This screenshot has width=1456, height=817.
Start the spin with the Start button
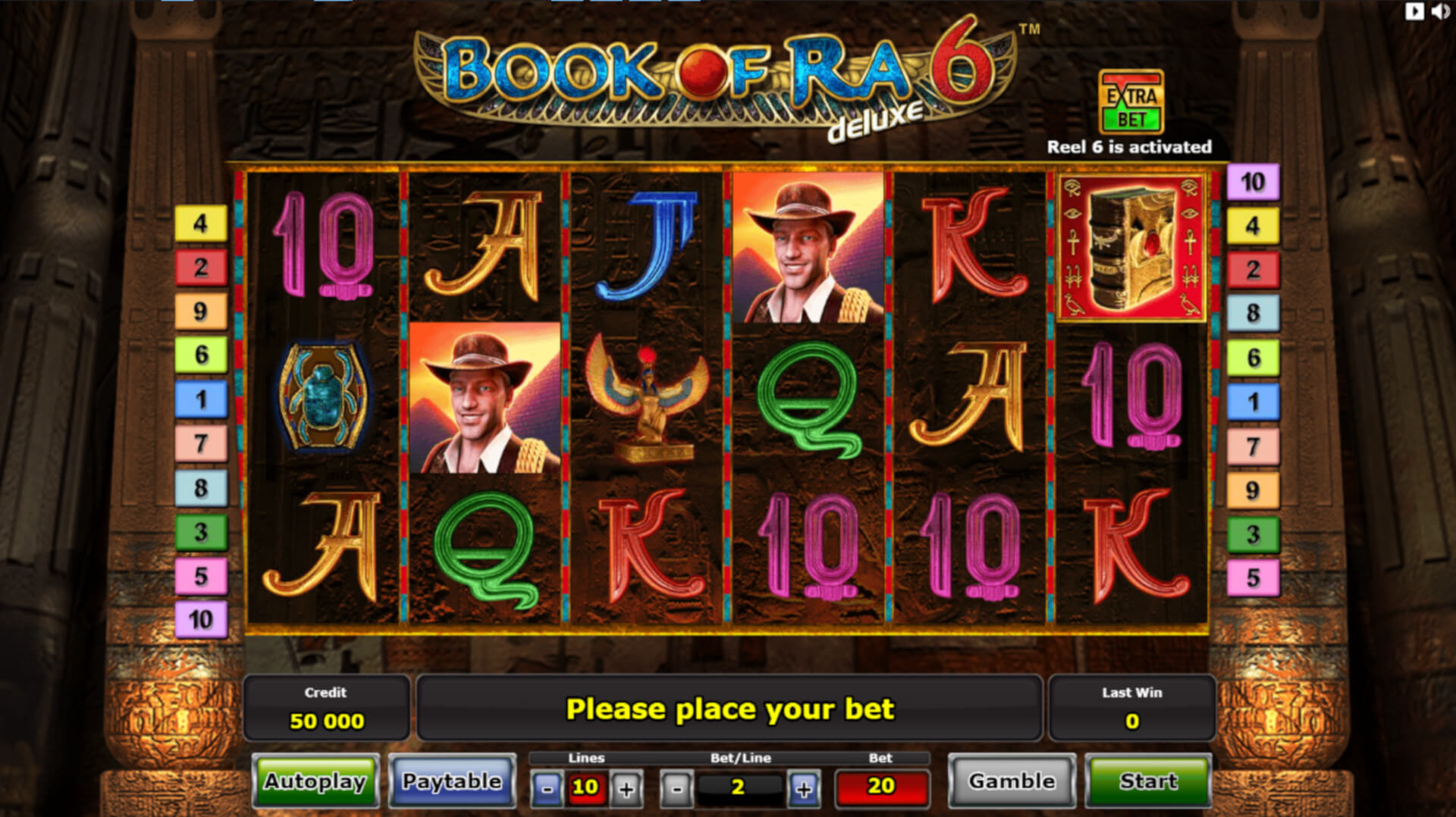[x=1148, y=781]
